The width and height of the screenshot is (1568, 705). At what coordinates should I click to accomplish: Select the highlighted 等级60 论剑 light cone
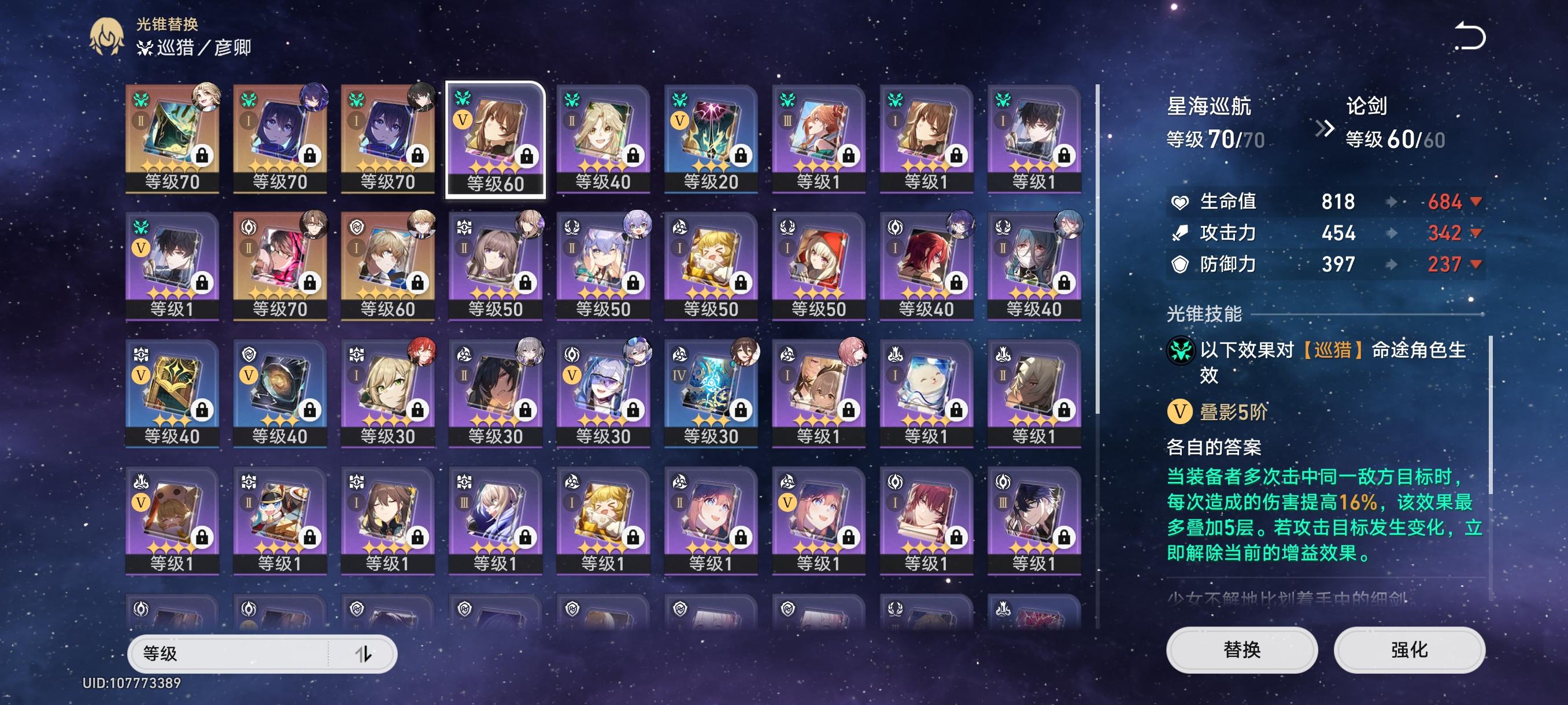(495, 139)
